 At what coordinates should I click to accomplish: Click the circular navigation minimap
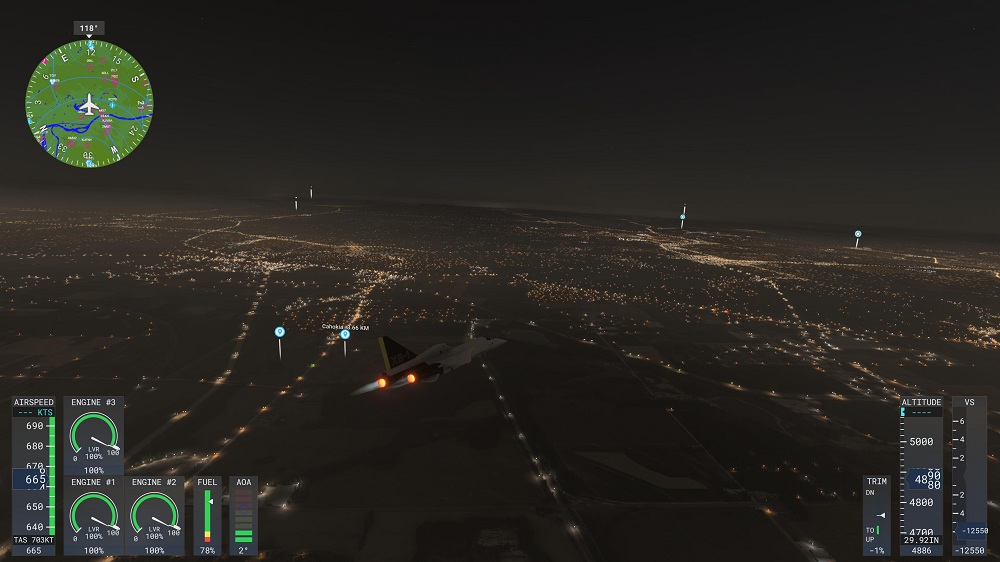(x=89, y=103)
